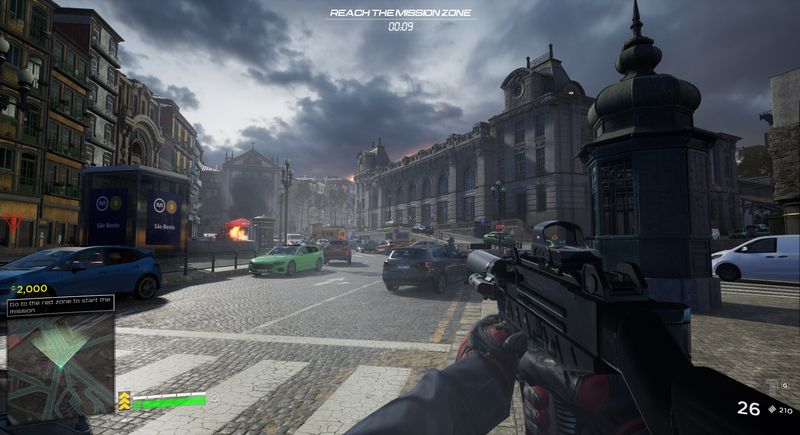Click the yellow chevron rank icon
Image resolution: width=800 pixels, height=435 pixels.
124,400
